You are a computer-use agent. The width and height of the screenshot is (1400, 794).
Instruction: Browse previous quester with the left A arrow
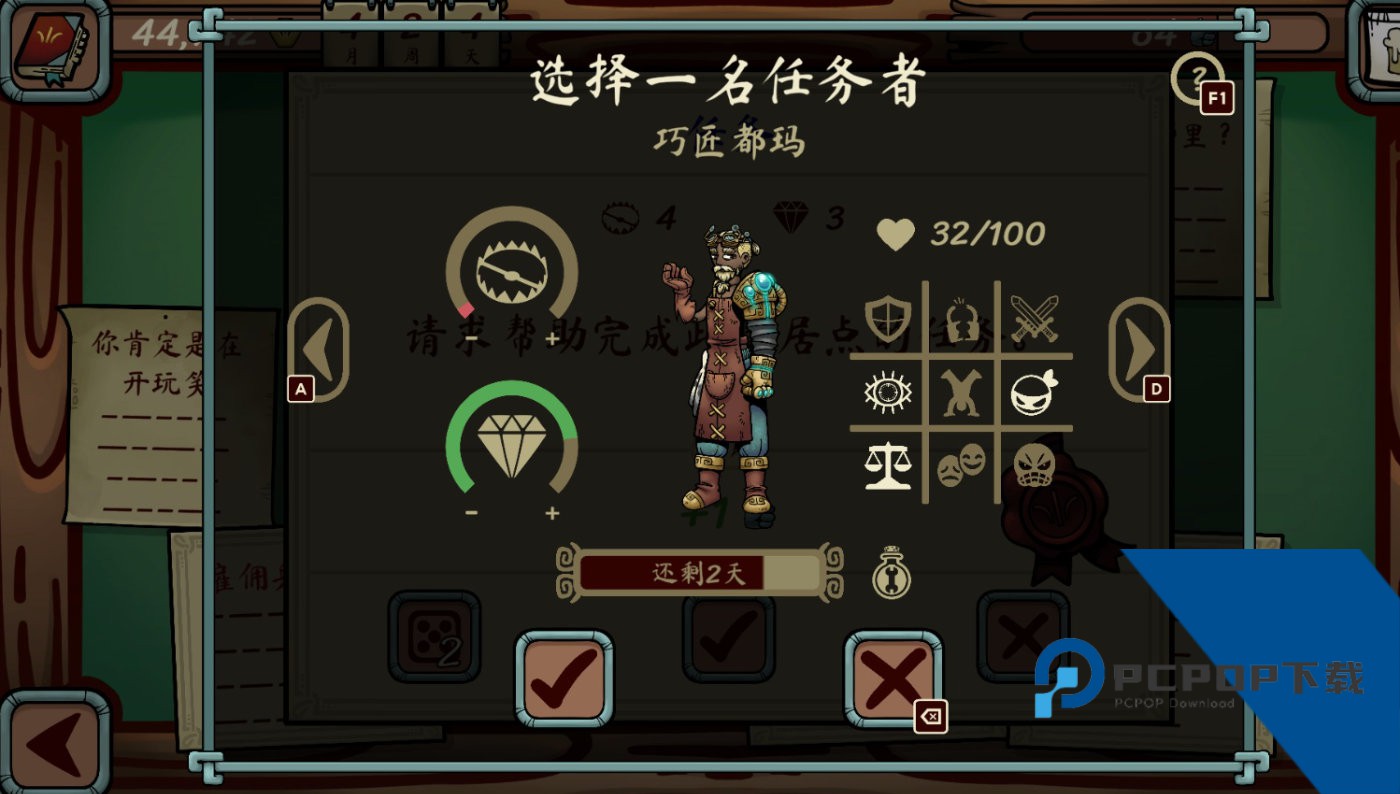pos(318,350)
